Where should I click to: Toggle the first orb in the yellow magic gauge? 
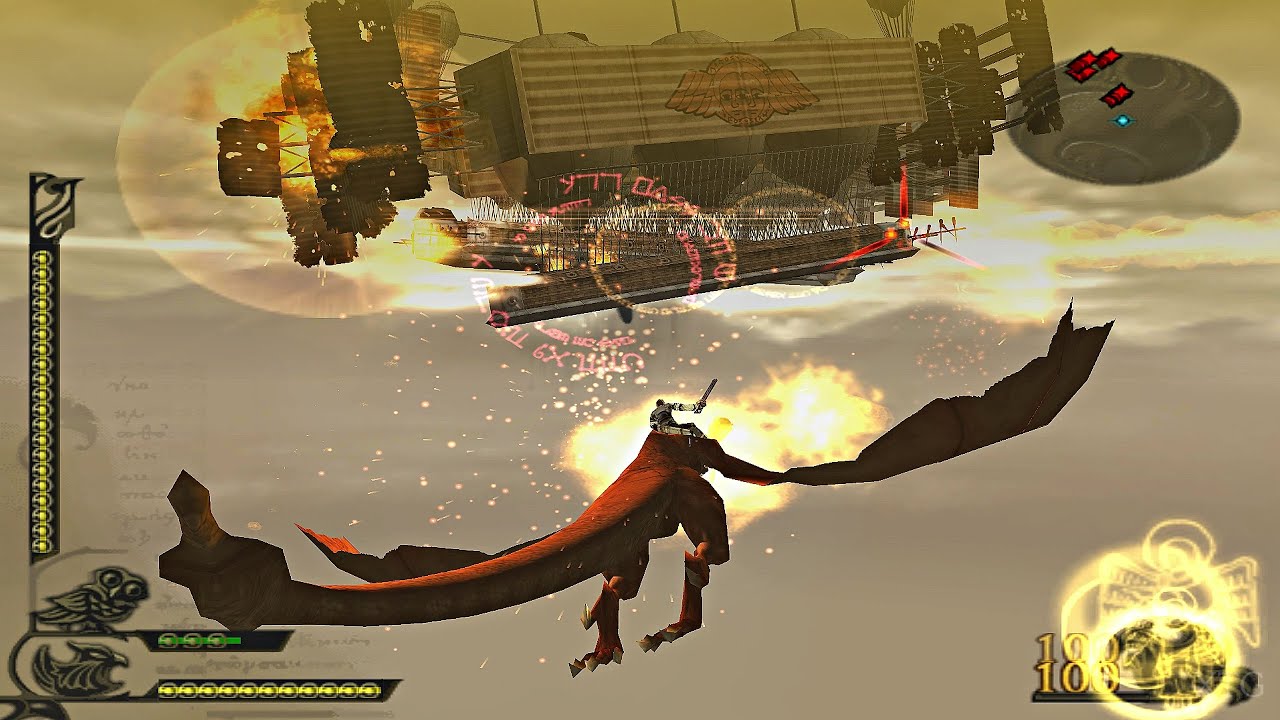coord(168,689)
